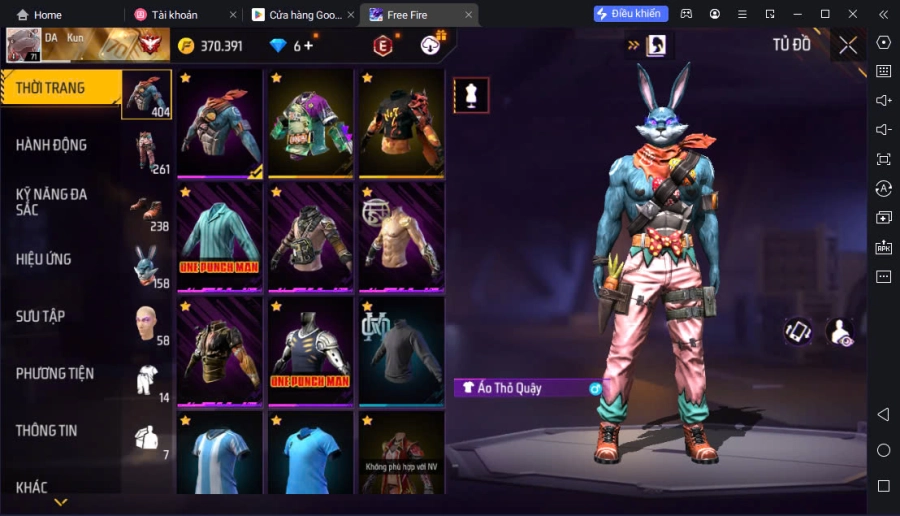Select the blue rabbit muscle top
The image size is (900, 516).
(220, 124)
